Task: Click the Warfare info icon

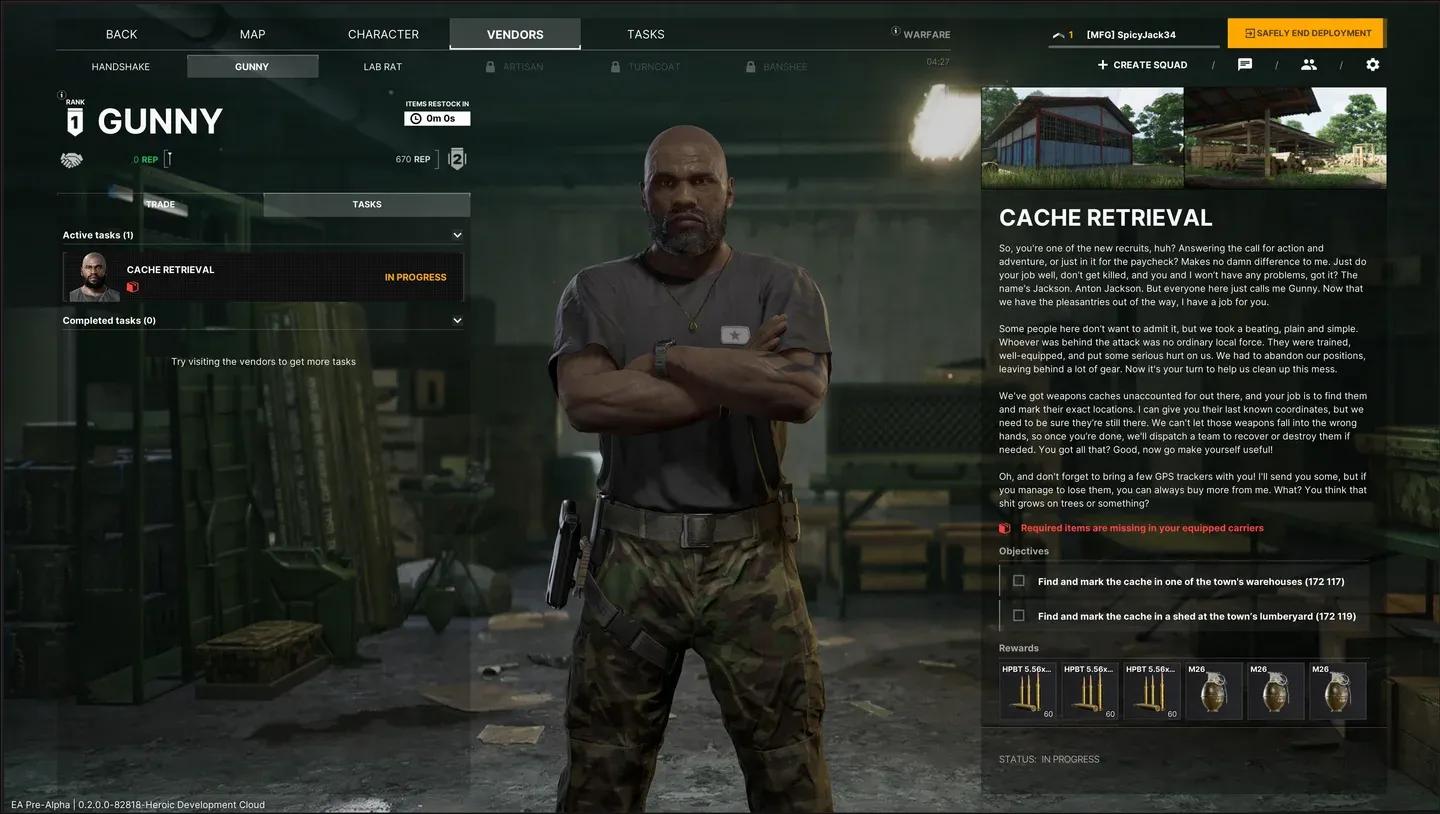Action: (895, 31)
